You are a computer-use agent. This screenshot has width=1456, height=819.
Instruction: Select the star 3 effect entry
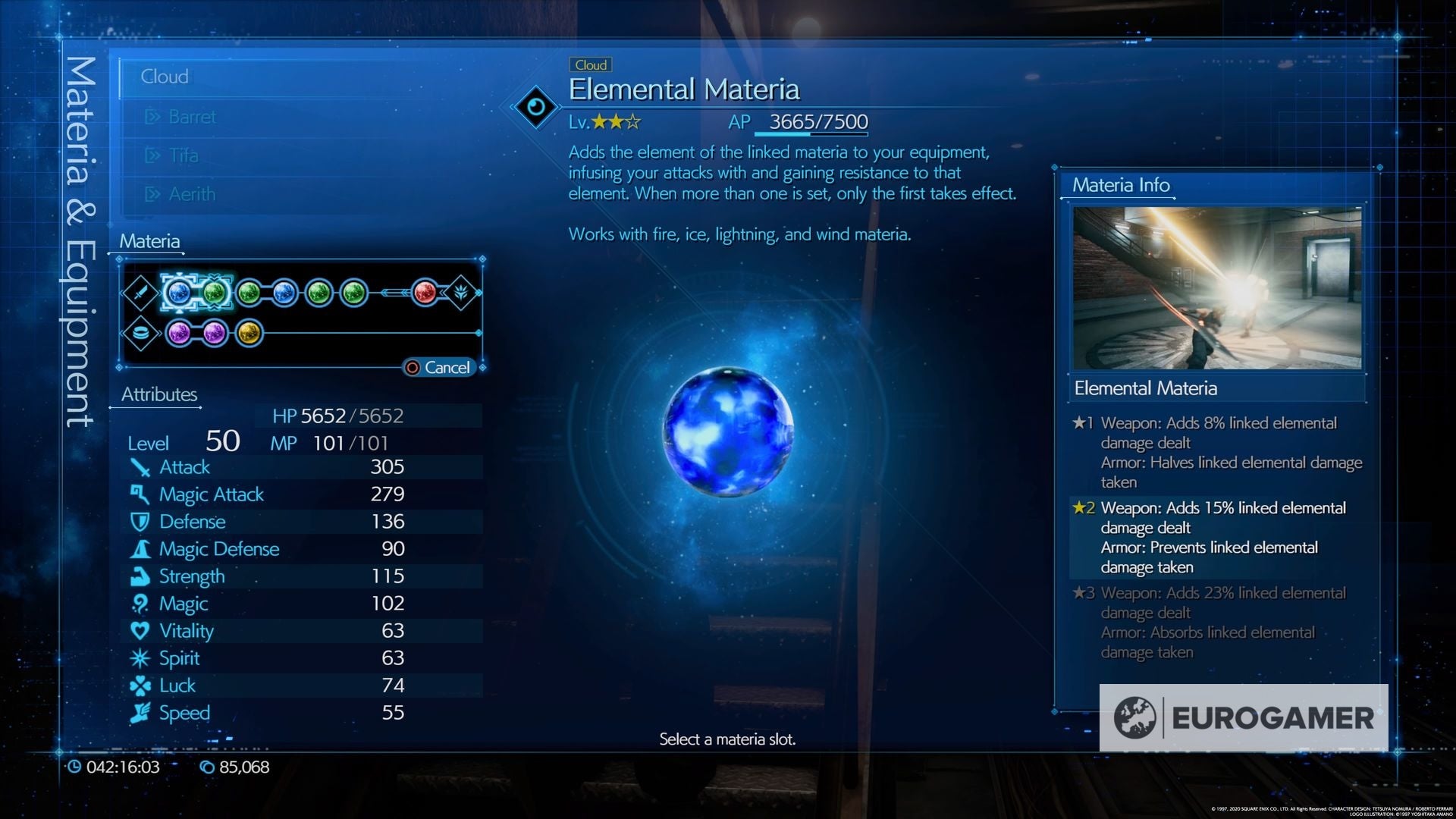click(x=1221, y=622)
